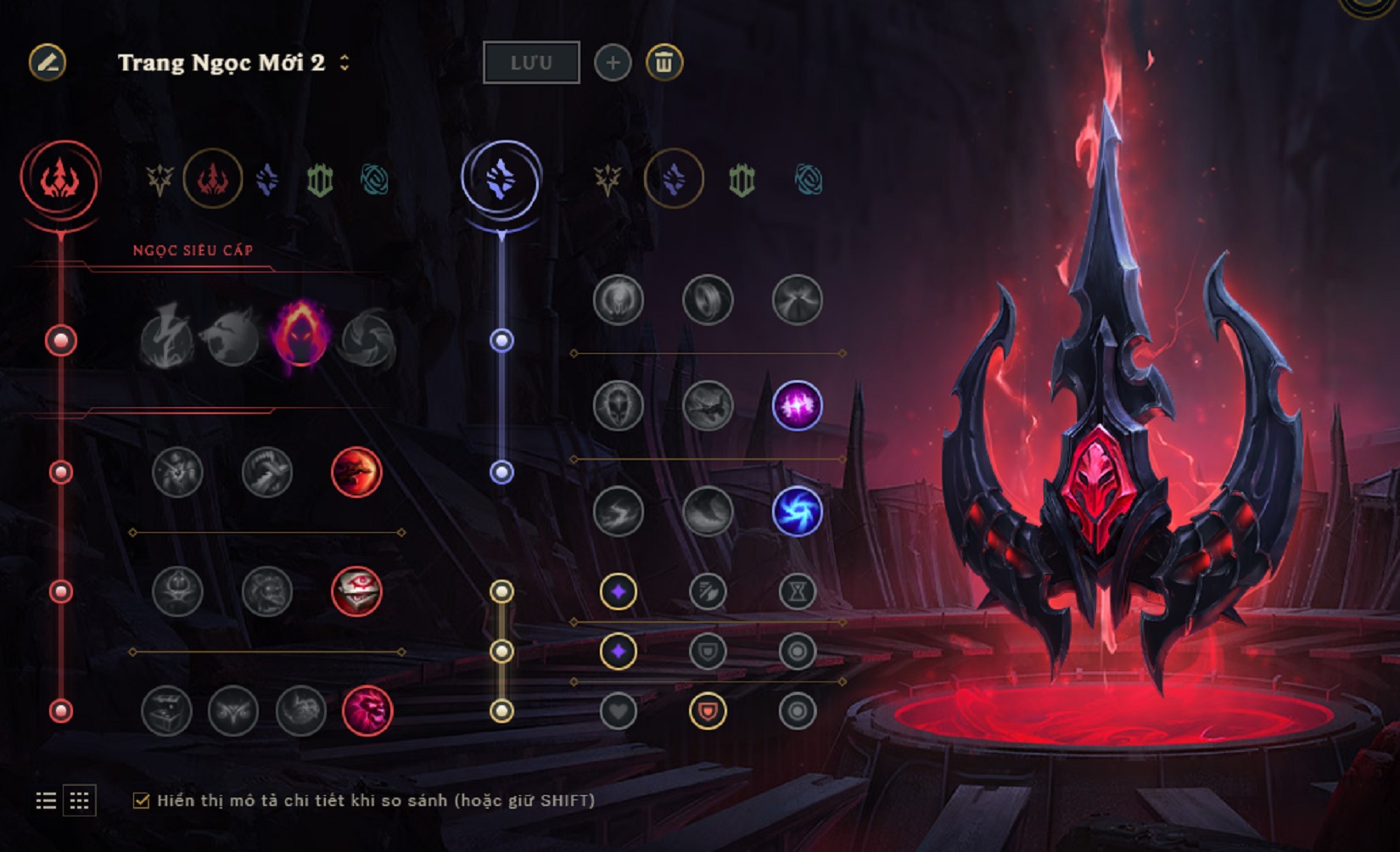
Task: Uncheck the detailed description comparison checkbox
Action: [x=144, y=799]
